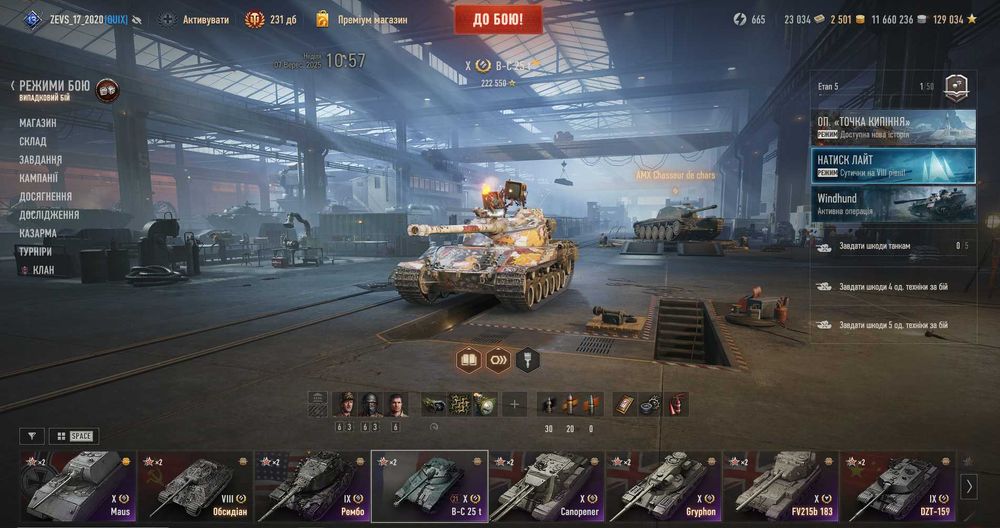This screenshot has height=528, width=1000.
Task: Open the ДОСЛІДЖЕННЯ tech tree
Action: 49,214
